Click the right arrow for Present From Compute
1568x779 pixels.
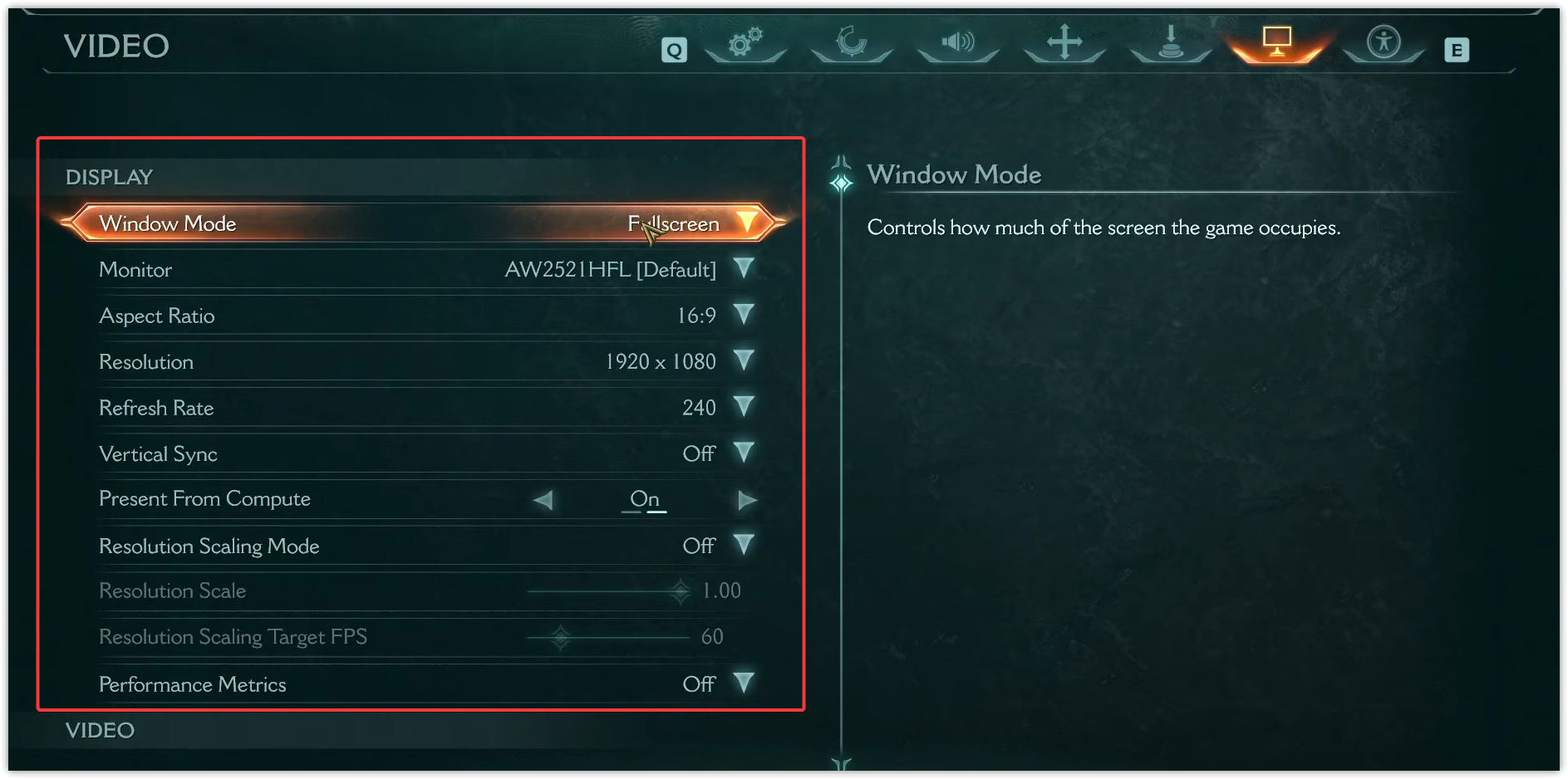[x=746, y=500]
